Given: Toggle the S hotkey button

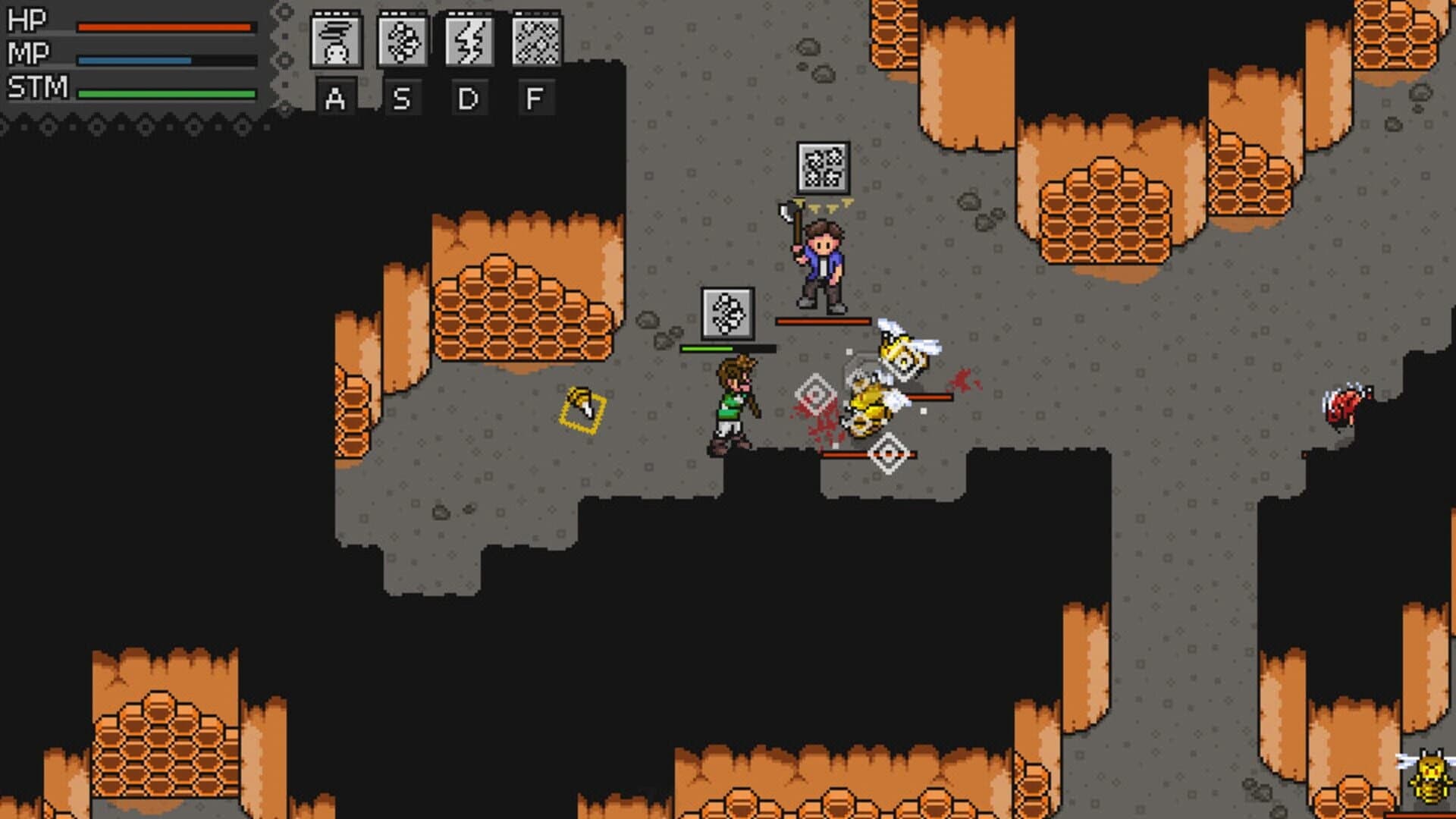Looking at the screenshot, I should (x=403, y=98).
